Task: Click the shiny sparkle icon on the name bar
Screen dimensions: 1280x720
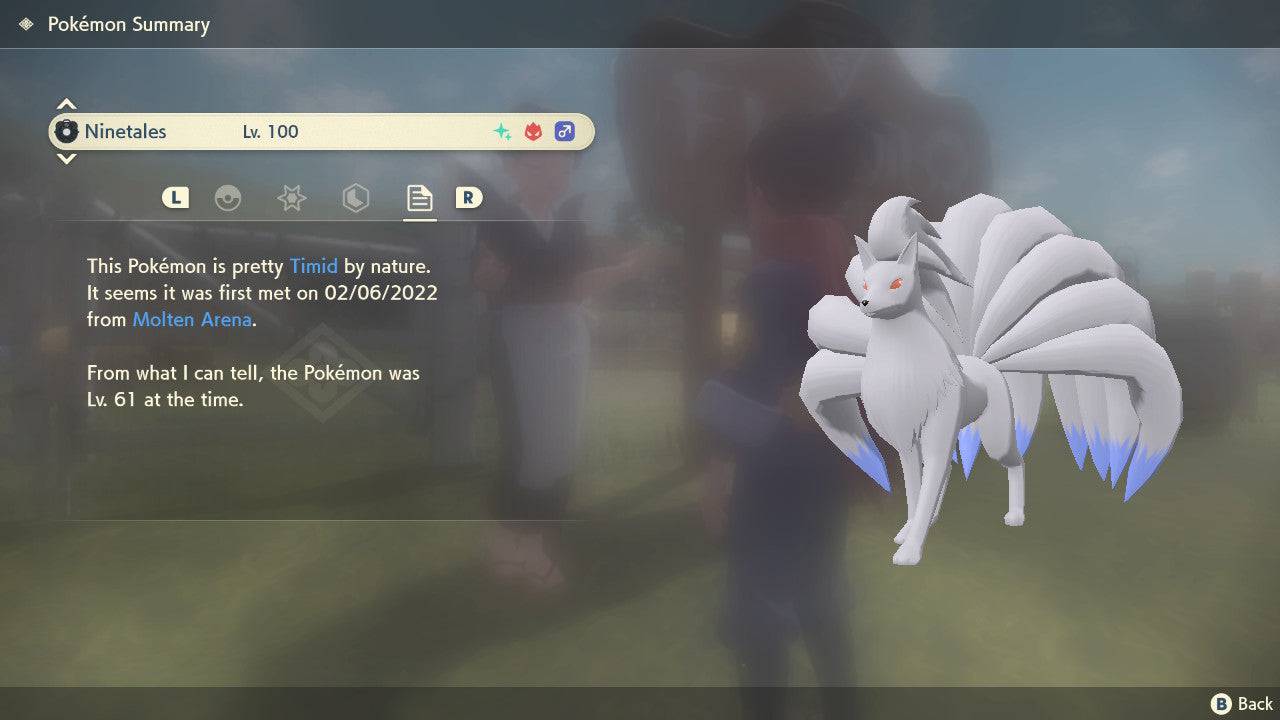Action: coord(501,131)
